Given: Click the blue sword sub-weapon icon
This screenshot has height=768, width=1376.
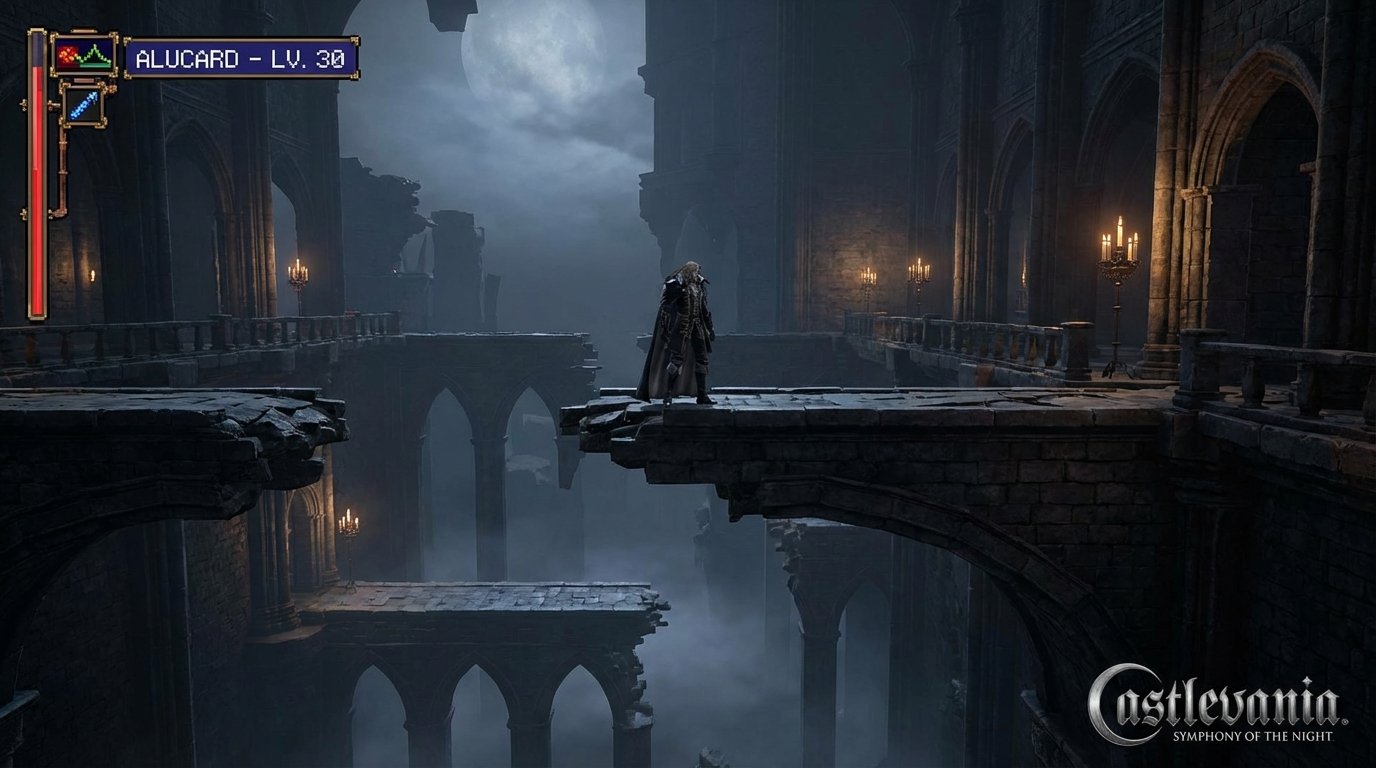Looking at the screenshot, I should click(84, 104).
